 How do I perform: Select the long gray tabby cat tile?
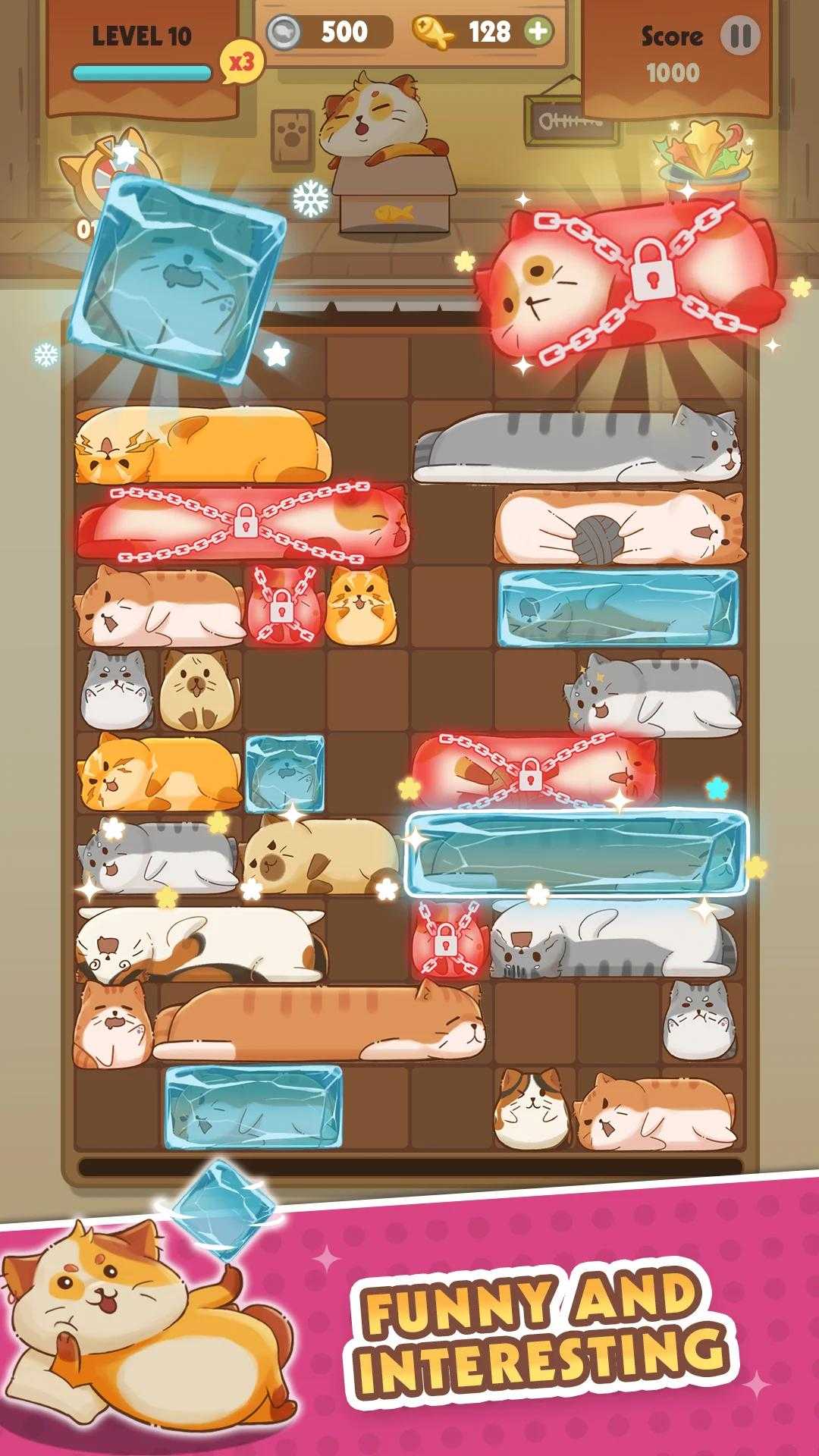(x=576, y=447)
